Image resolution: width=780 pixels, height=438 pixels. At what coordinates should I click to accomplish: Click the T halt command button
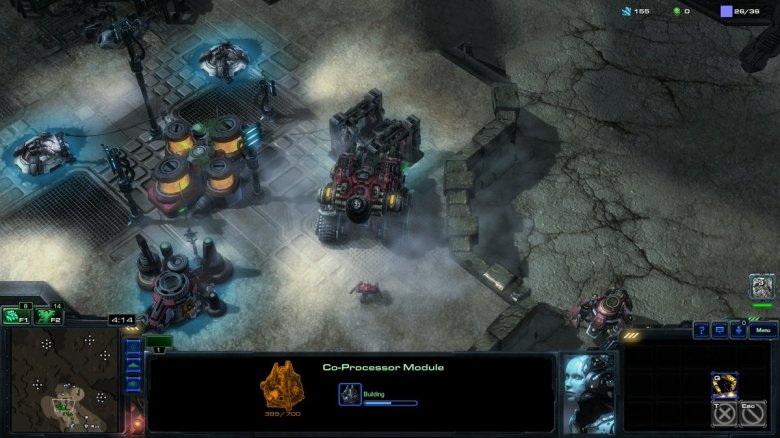pyautogui.click(x=726, y=412)
